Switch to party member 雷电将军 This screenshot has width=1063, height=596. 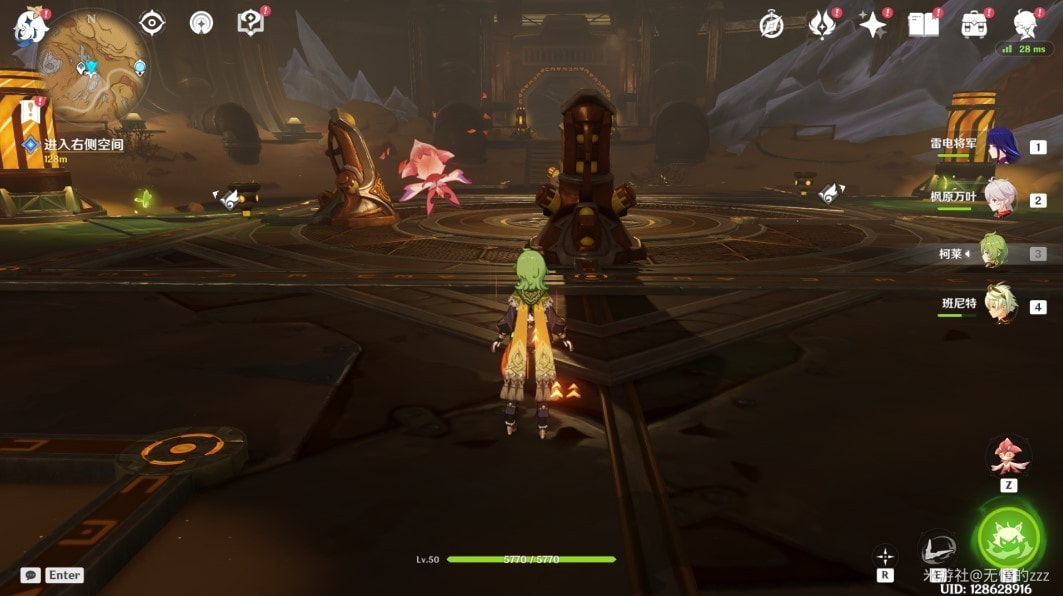tap(1000, 146)
